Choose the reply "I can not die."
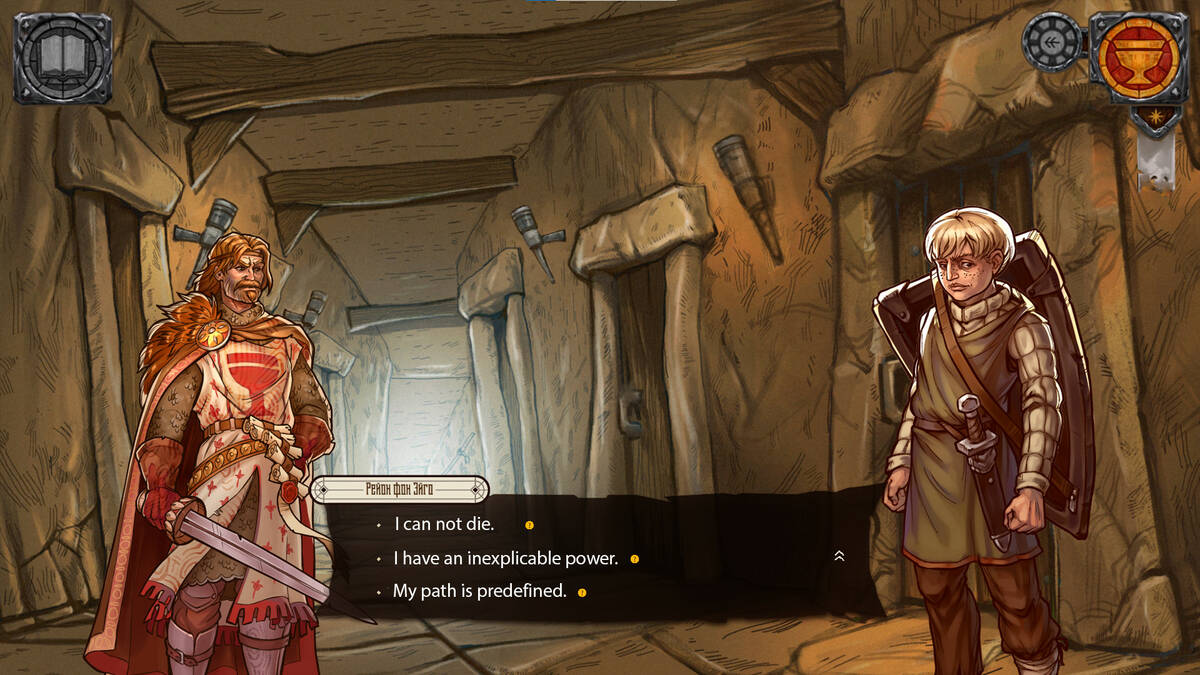Image resolution: width=1200 pixels, height=675 pixels. 444,524
